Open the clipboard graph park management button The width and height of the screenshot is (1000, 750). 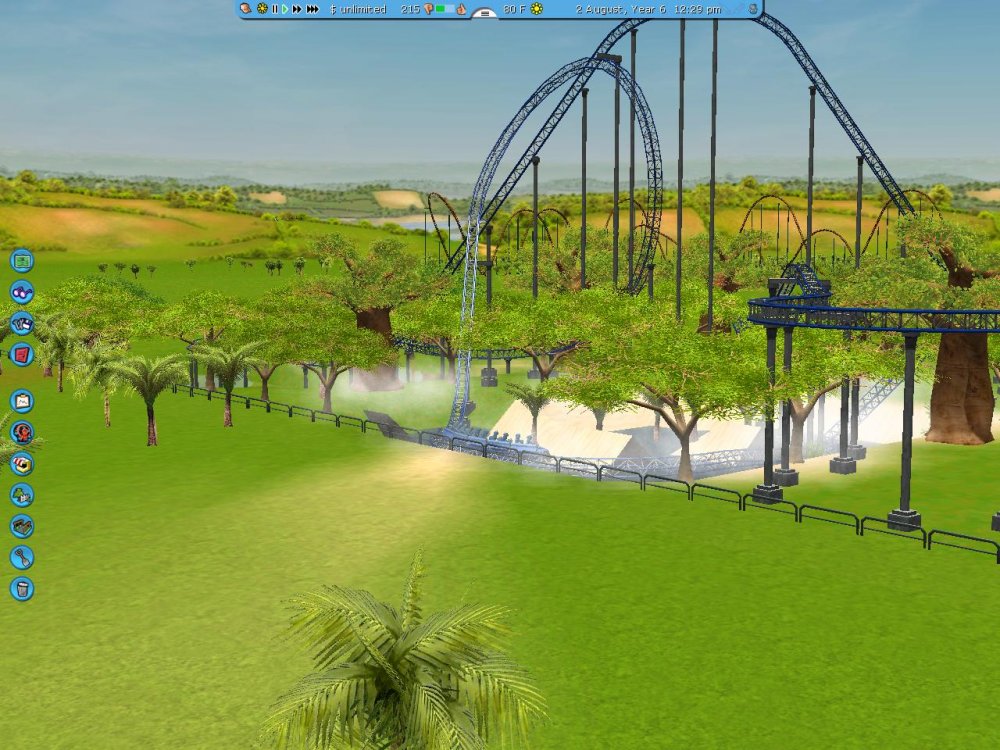pos(22,402)
